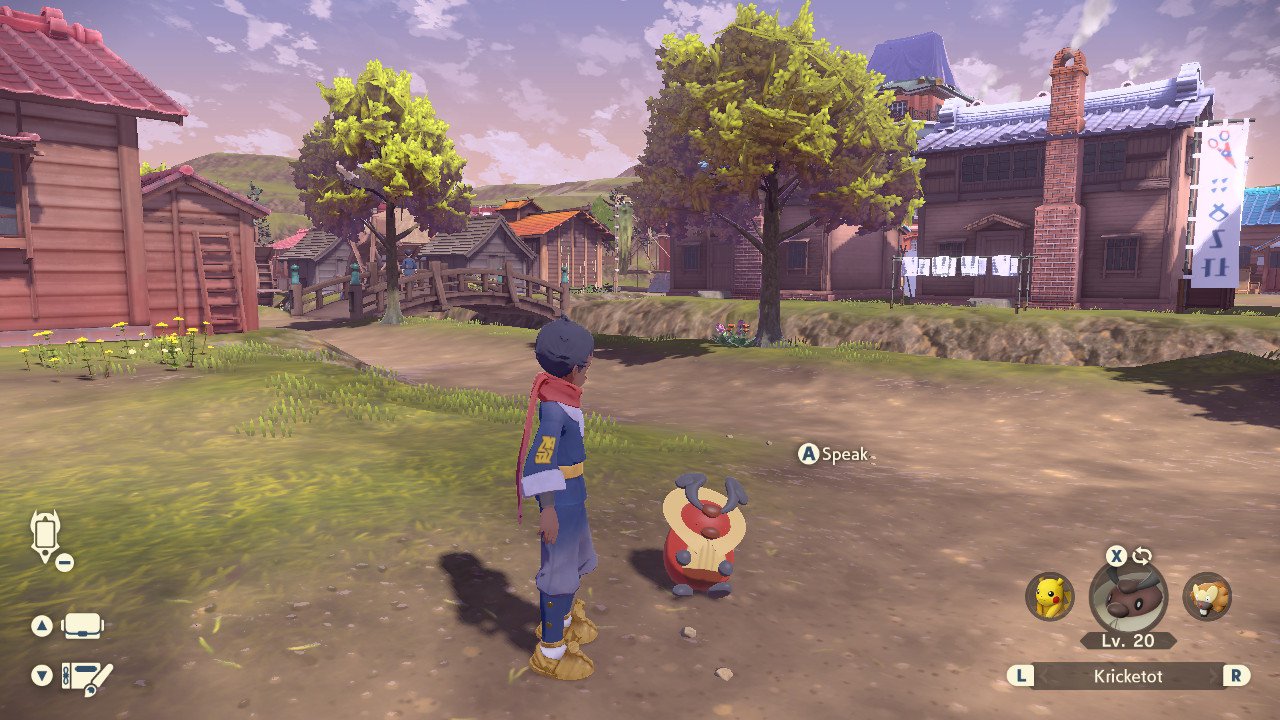
Task: Open the Pokédex notebook and brush icon
Action: point(86,677)
